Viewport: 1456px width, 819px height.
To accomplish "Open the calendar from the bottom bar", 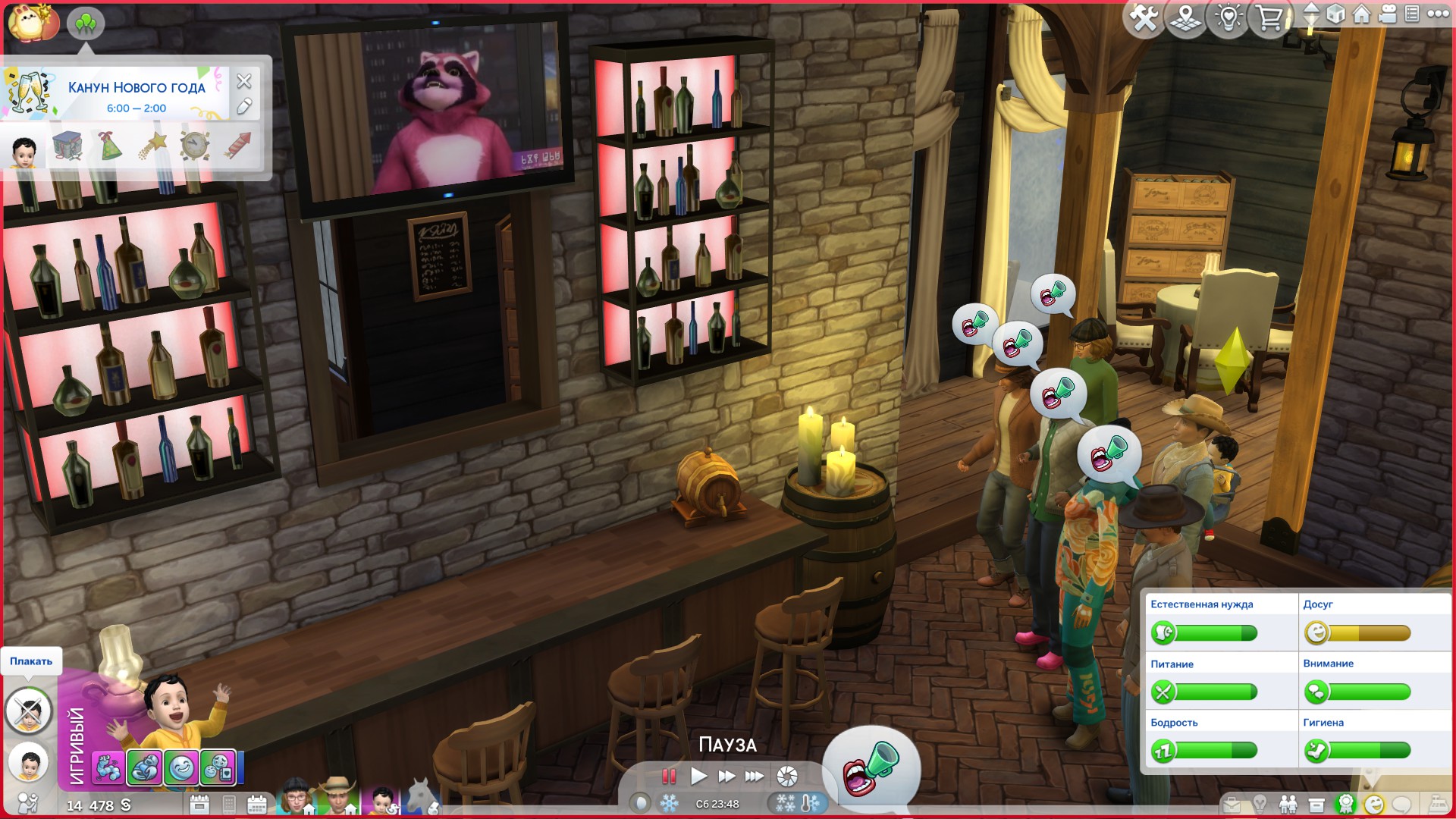I will click(x=257, y=805).
